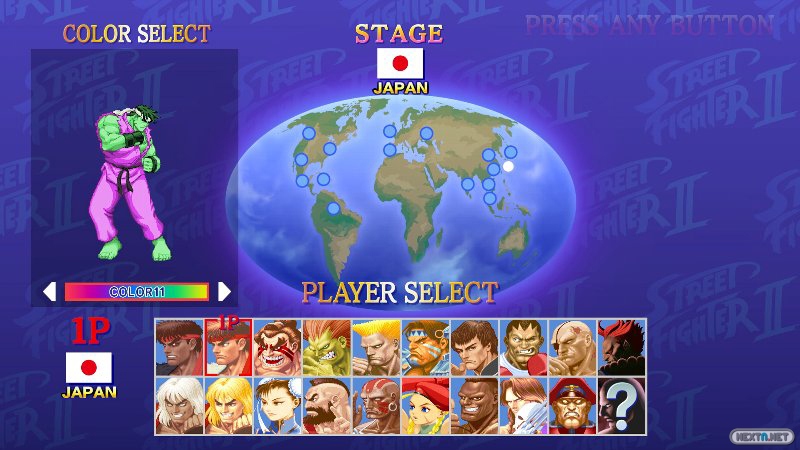The width and height of the screenshot is (800, 450).
Task: Select Sagat with the eyepatch
Action: 572,347
